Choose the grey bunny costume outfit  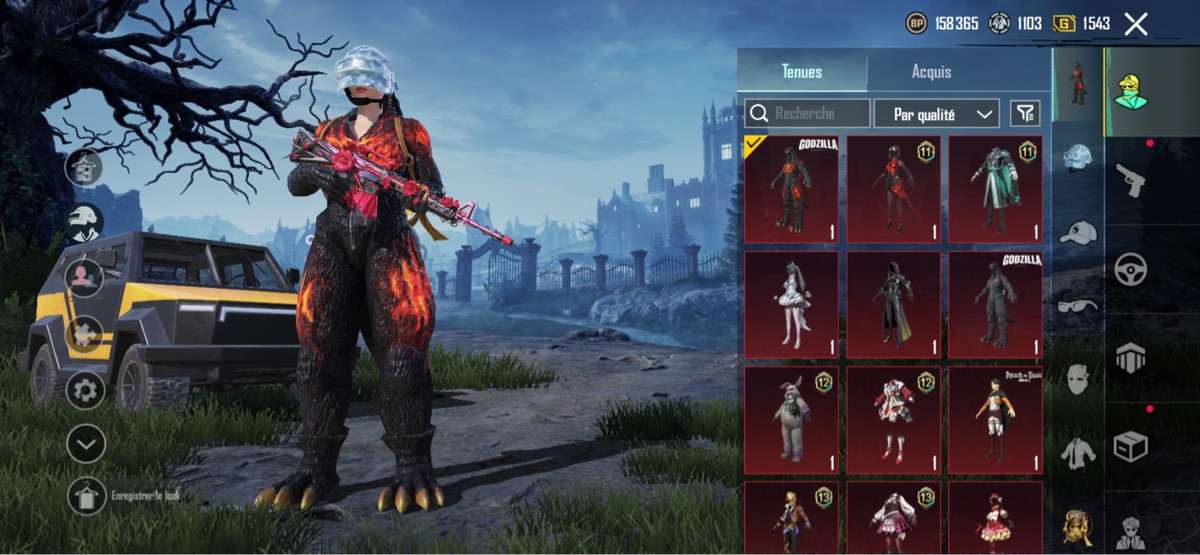click(793, 419)
